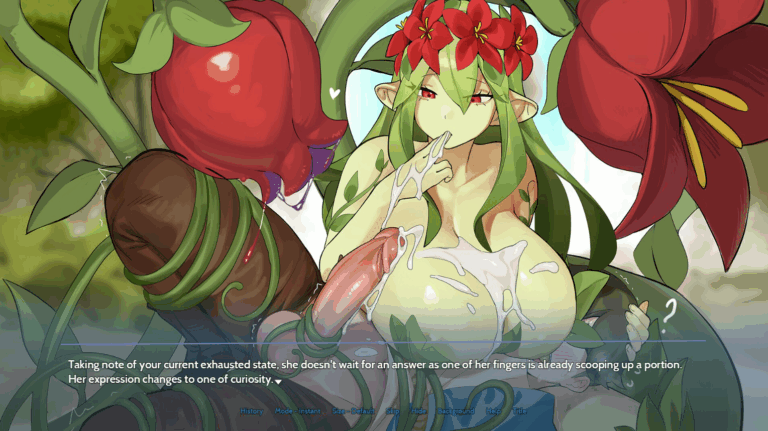Click the dialogue advance arrow
Screen dimensions: 768x431
278,382
